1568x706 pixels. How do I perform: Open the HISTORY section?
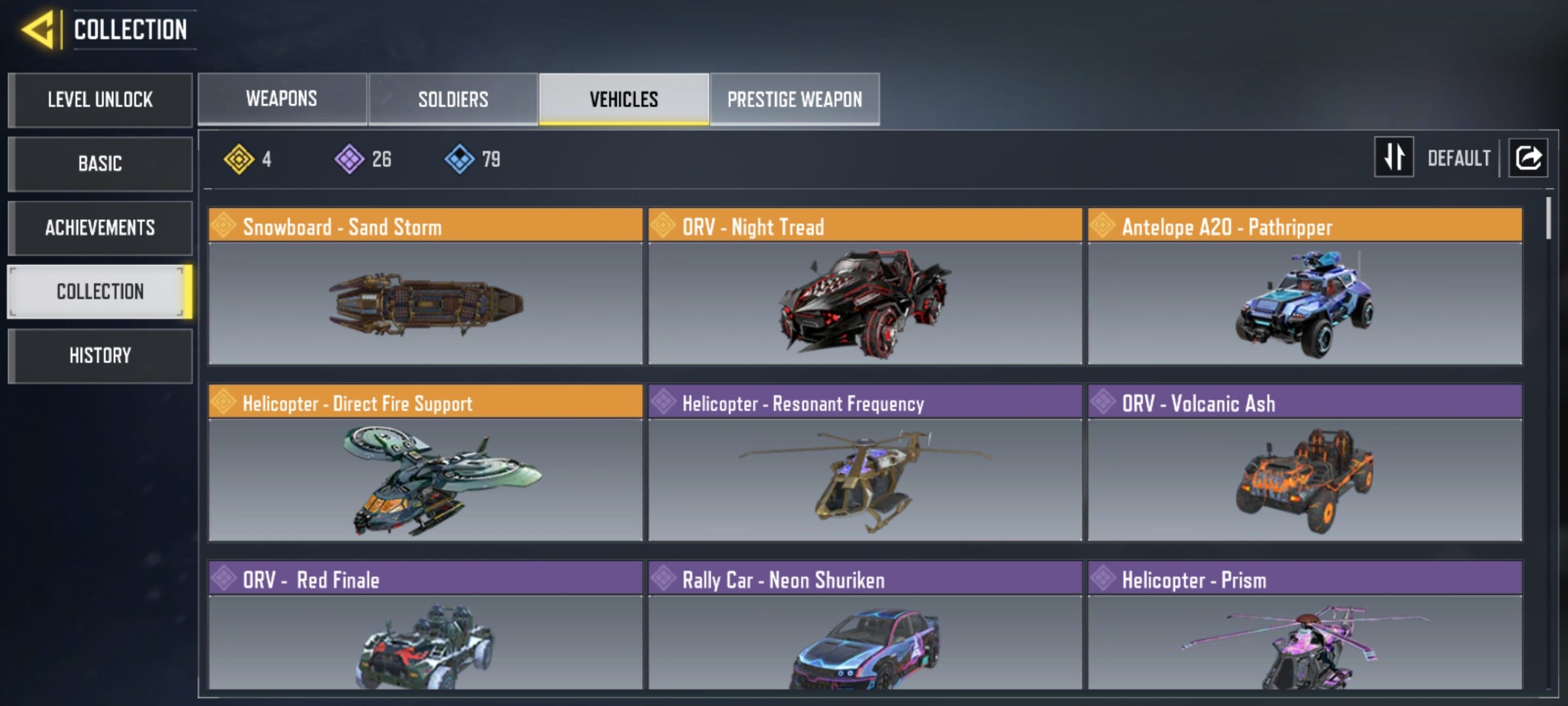[100, 355]
